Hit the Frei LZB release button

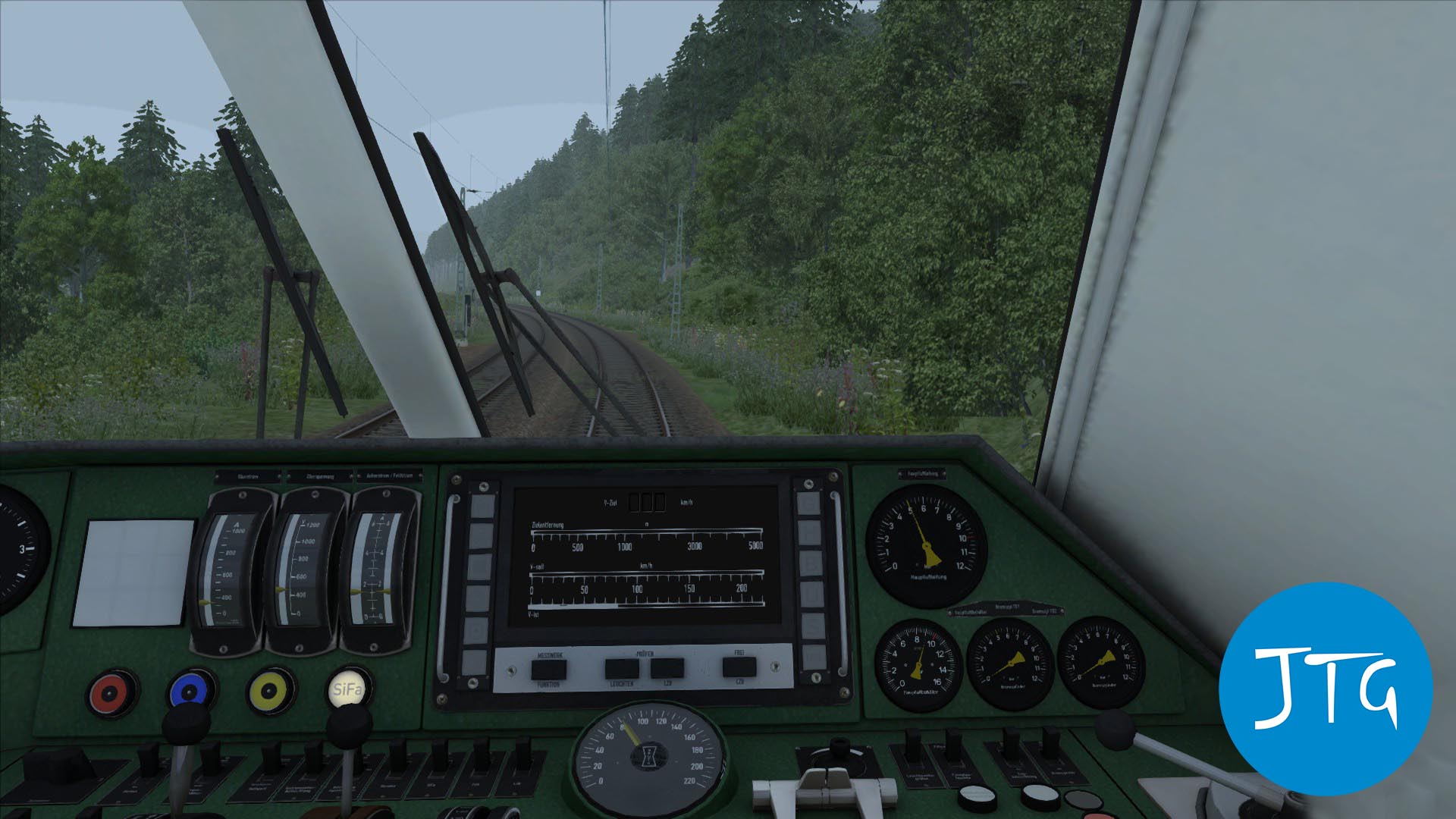739,667
